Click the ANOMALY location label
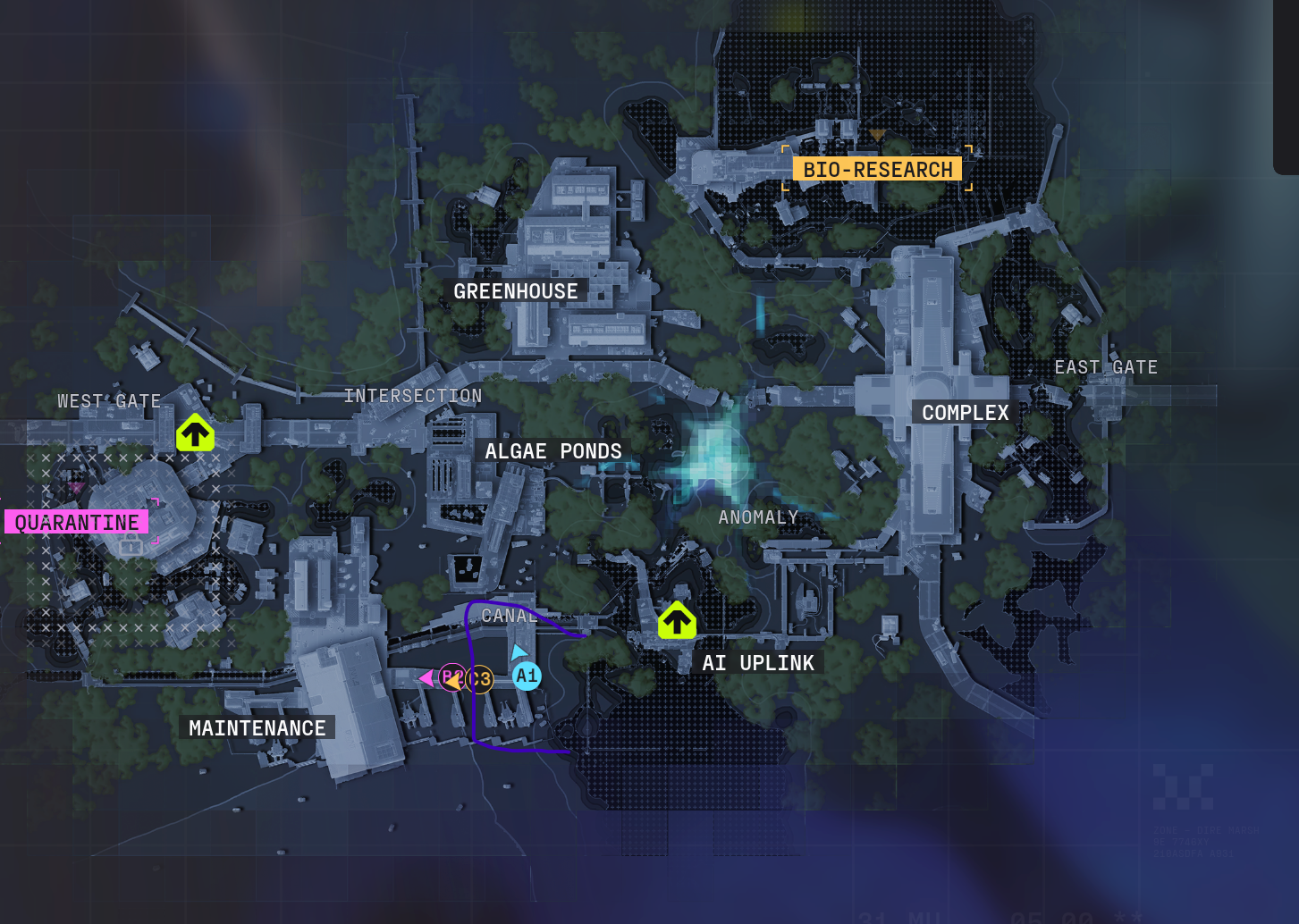The height and width of the screenshot is (924, 1299). tap(757, 517)
